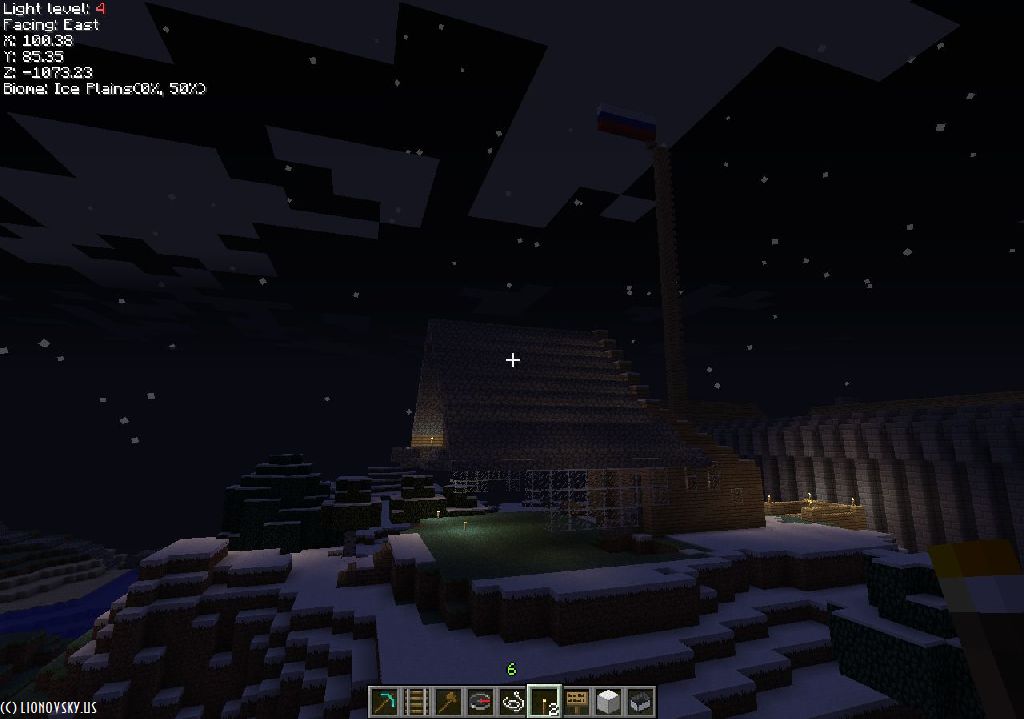This screenshot has width=1024, height=719.
Task: Select the white block hotbar slot
Action: click(608, 701)
